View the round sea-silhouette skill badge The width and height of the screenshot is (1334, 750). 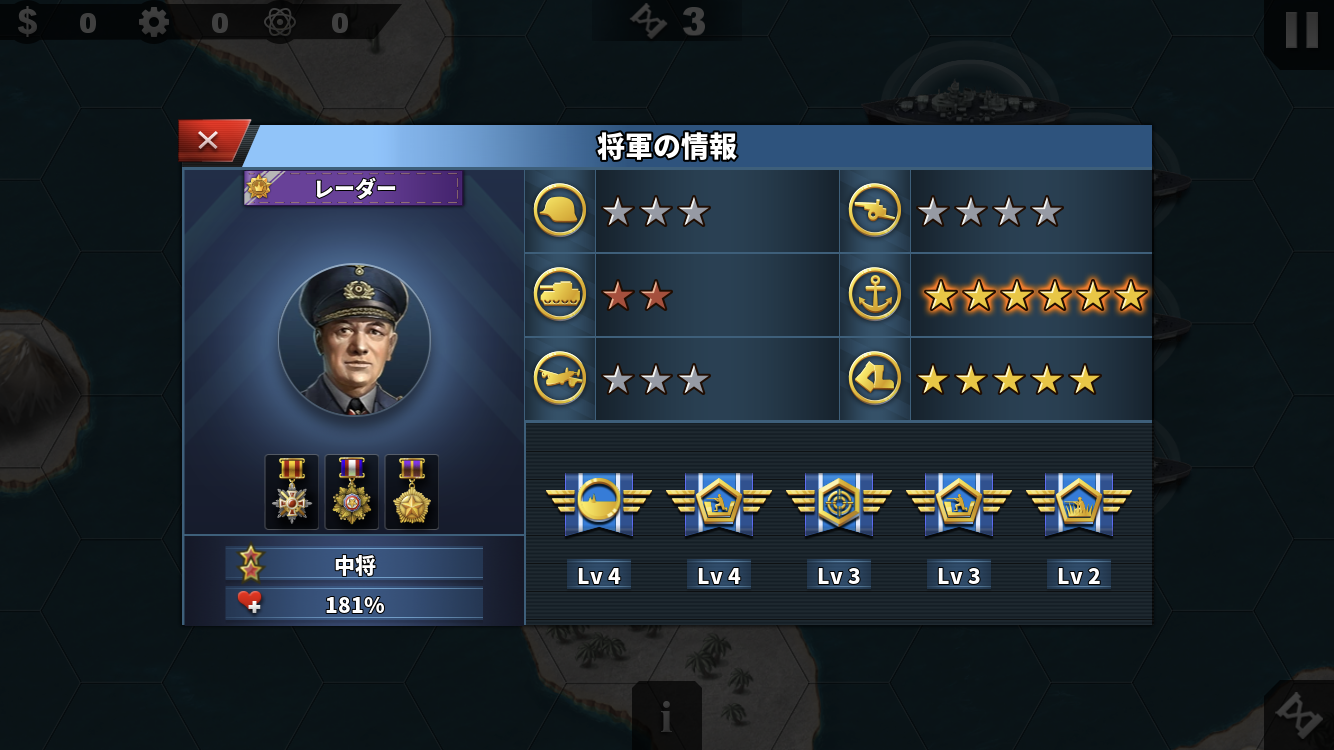click(x=599, y=502)
